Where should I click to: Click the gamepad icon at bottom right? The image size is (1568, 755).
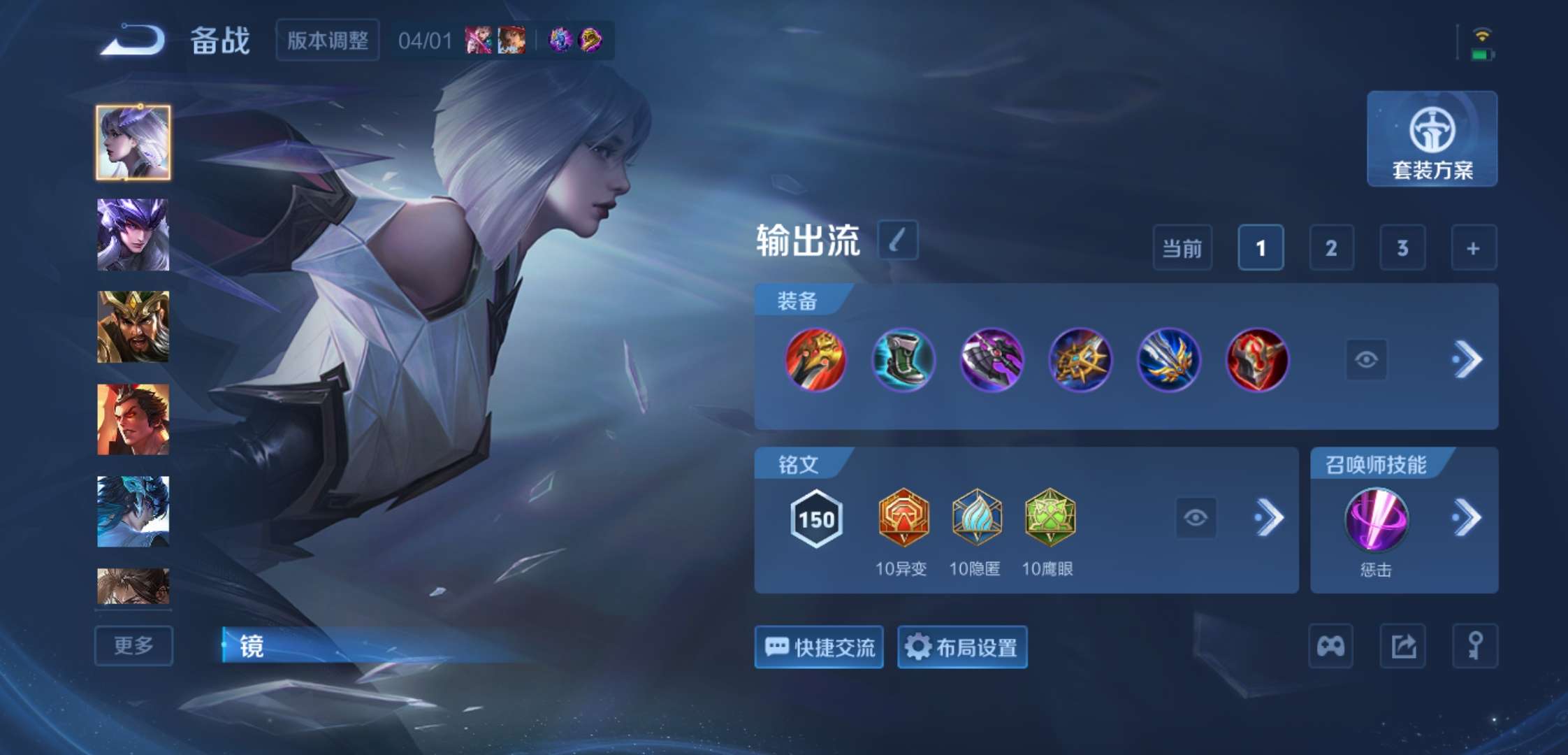pyautogui.click(x=1331, y=645)
